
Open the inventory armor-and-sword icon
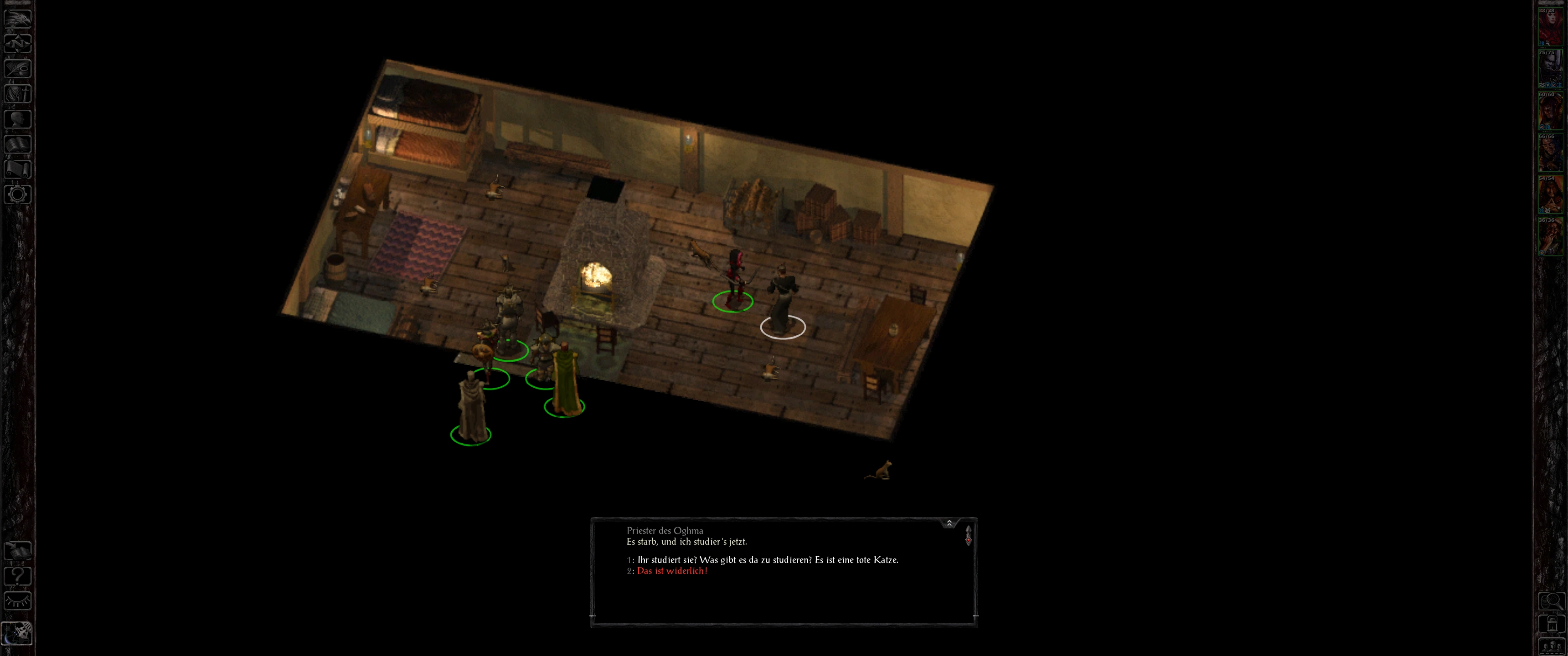pos(18,94)
